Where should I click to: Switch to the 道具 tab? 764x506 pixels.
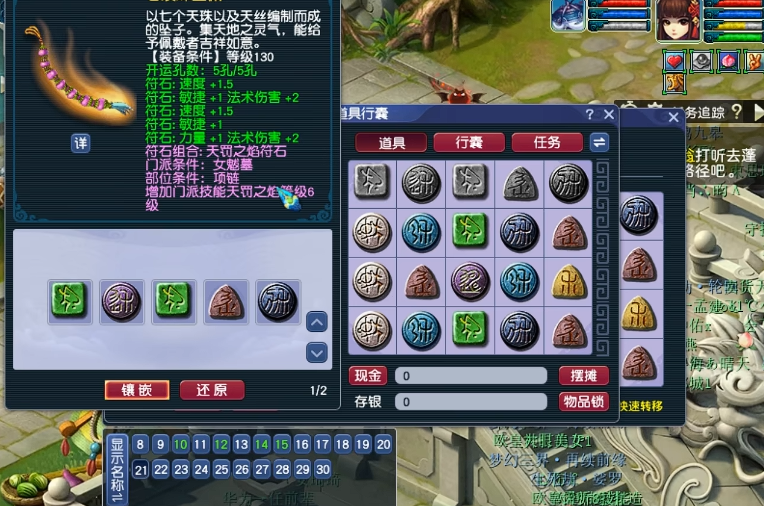[391, 142]
